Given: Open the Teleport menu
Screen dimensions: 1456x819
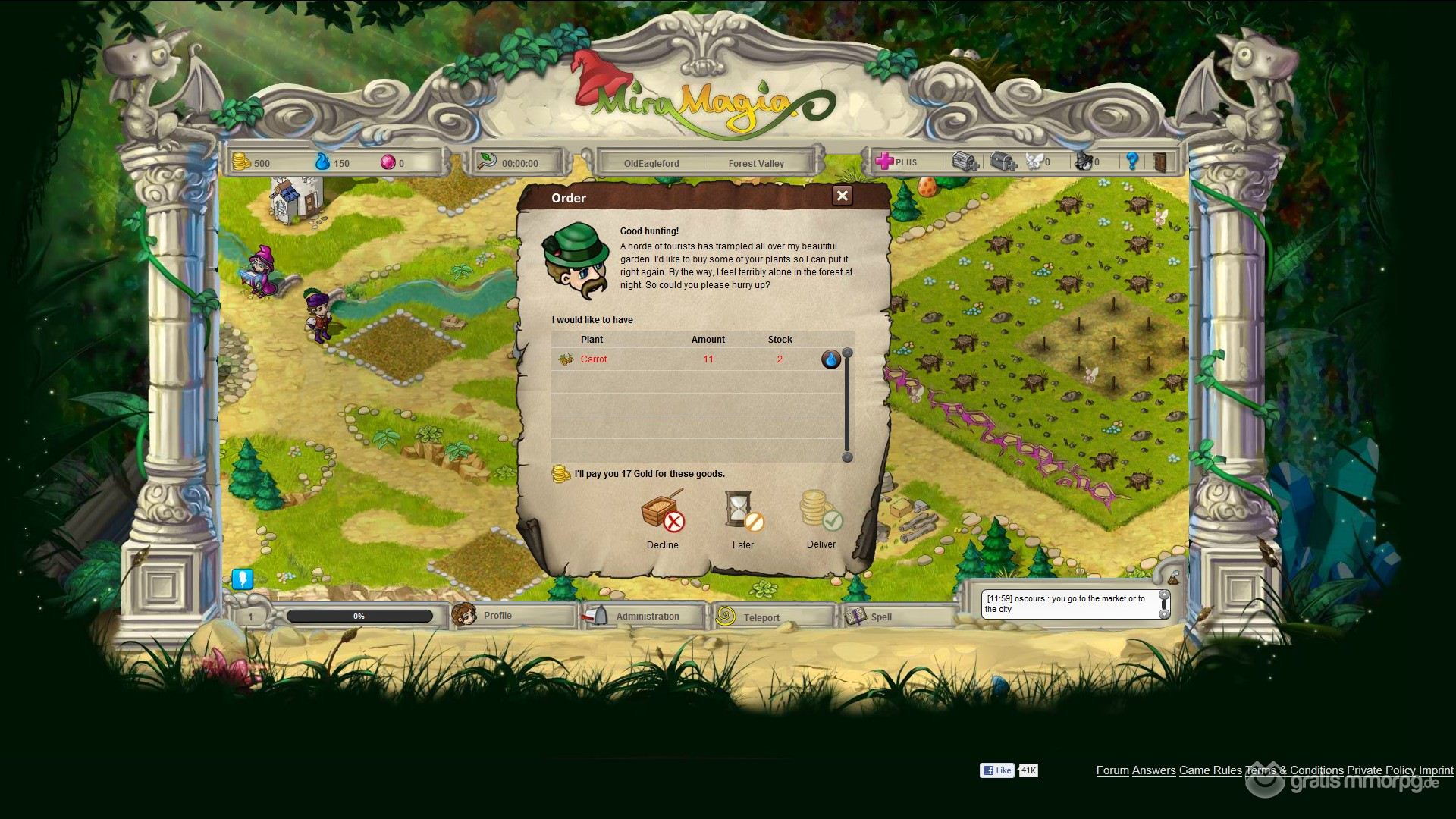Looking at the screenshot, I should (761, 617).
